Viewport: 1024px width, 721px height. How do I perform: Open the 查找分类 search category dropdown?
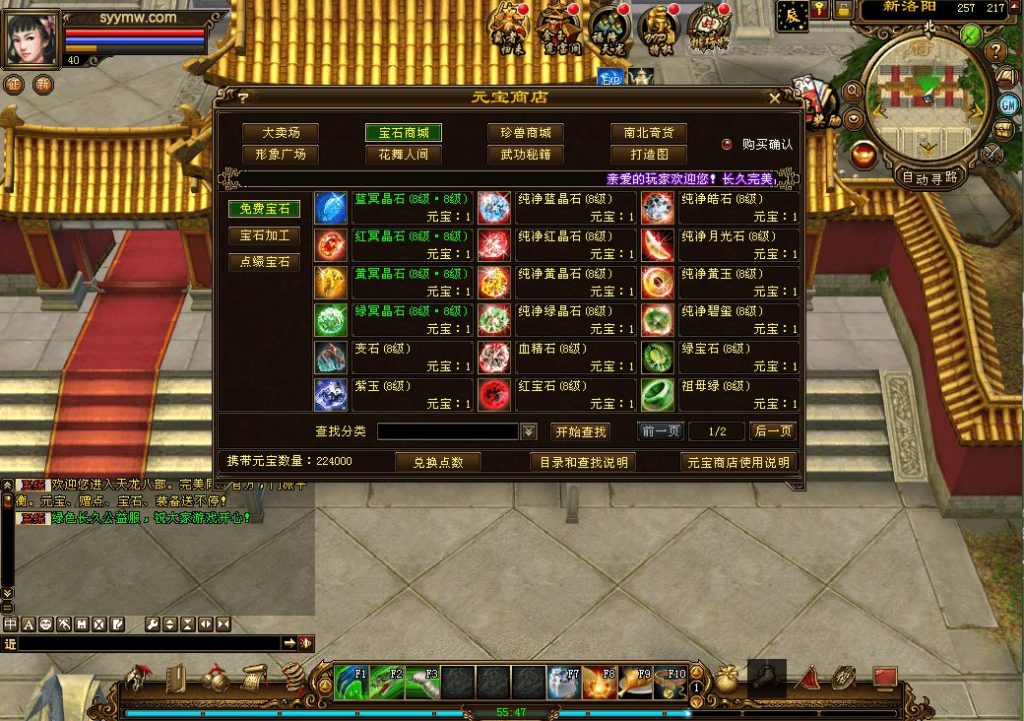[x=529, y=432]
